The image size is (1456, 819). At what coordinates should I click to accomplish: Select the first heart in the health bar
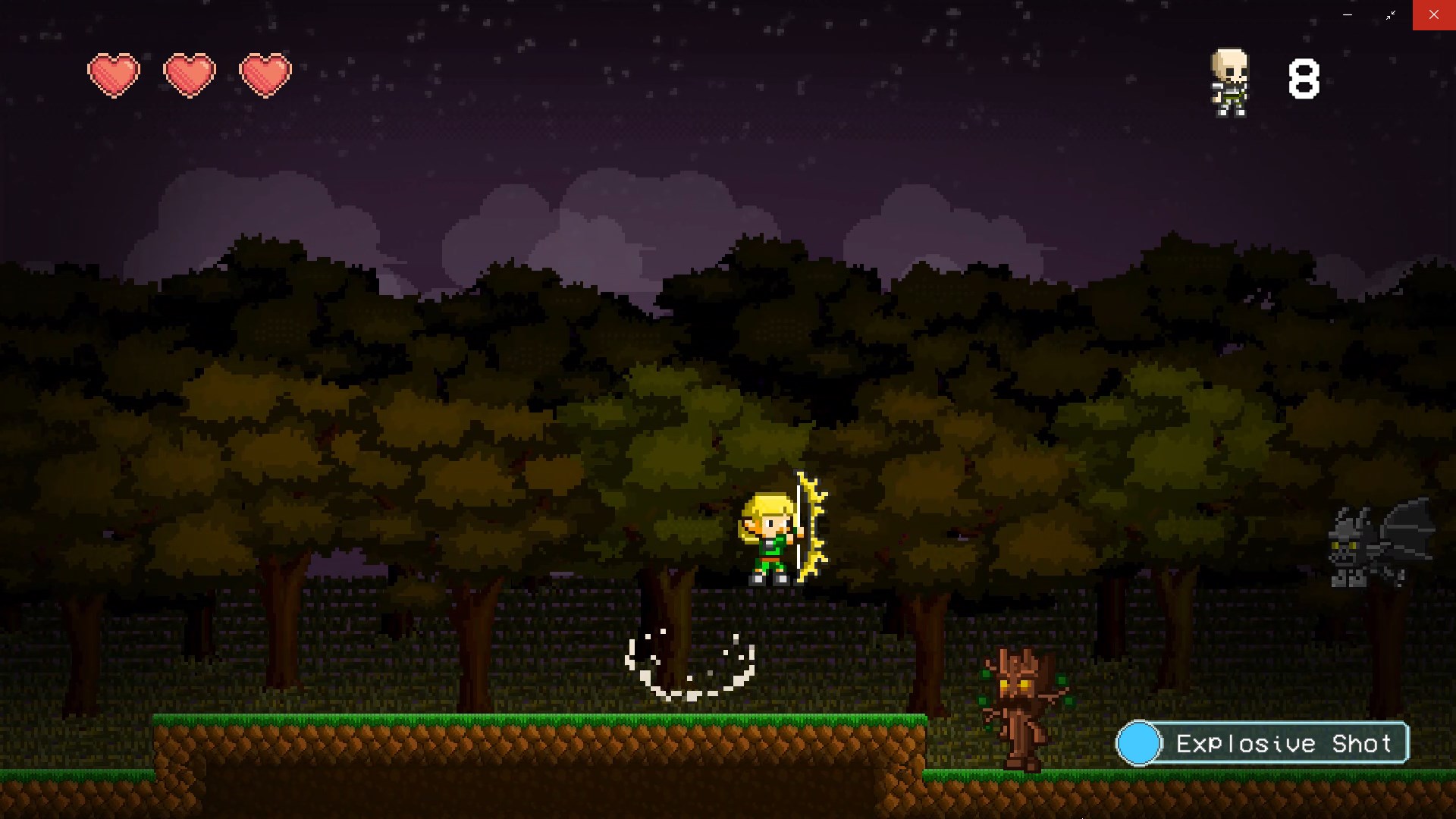pyautogui.click(x=115, y=73)
